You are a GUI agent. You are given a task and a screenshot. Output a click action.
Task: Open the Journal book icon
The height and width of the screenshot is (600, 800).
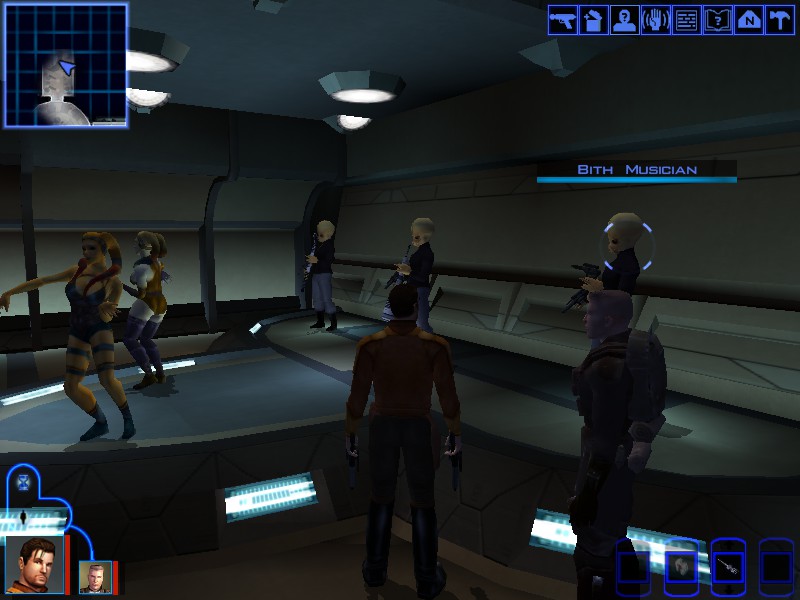tap(717, 20)
